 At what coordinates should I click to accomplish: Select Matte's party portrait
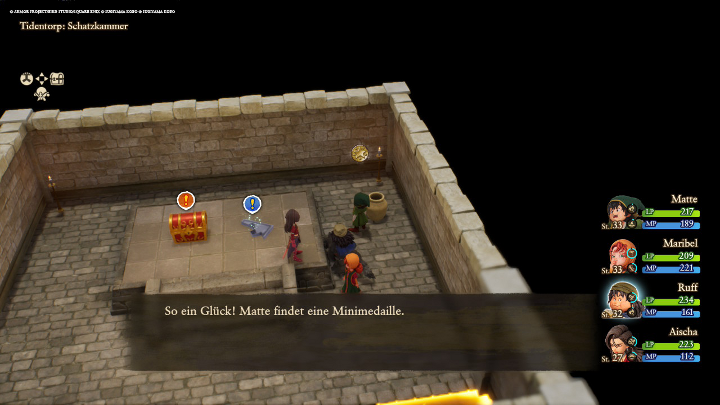coord(621,212)
